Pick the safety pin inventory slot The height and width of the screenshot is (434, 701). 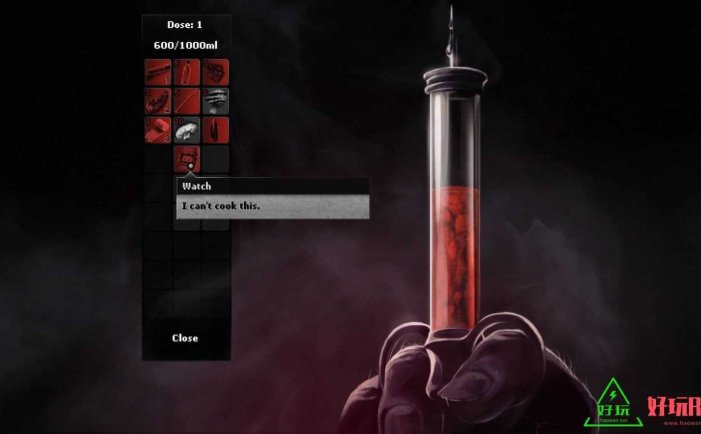click(x=187, y=72)
